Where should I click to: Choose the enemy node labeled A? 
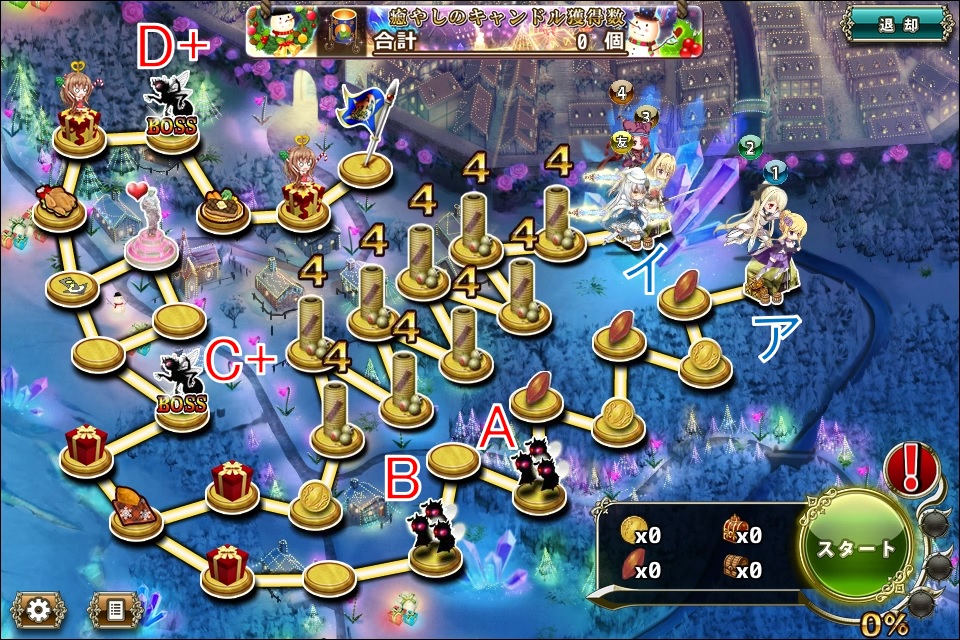click(x=540, y=476)
